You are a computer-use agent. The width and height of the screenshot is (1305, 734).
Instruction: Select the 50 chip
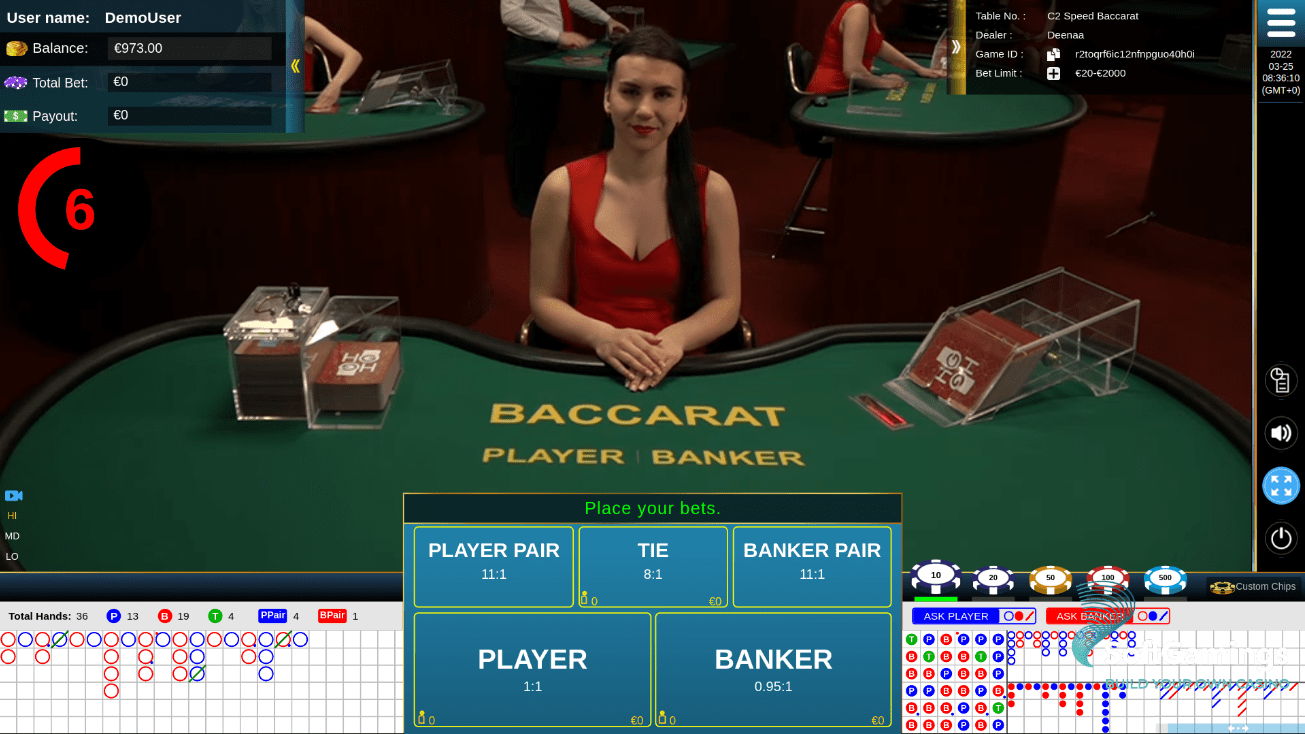click(1051, 578)
